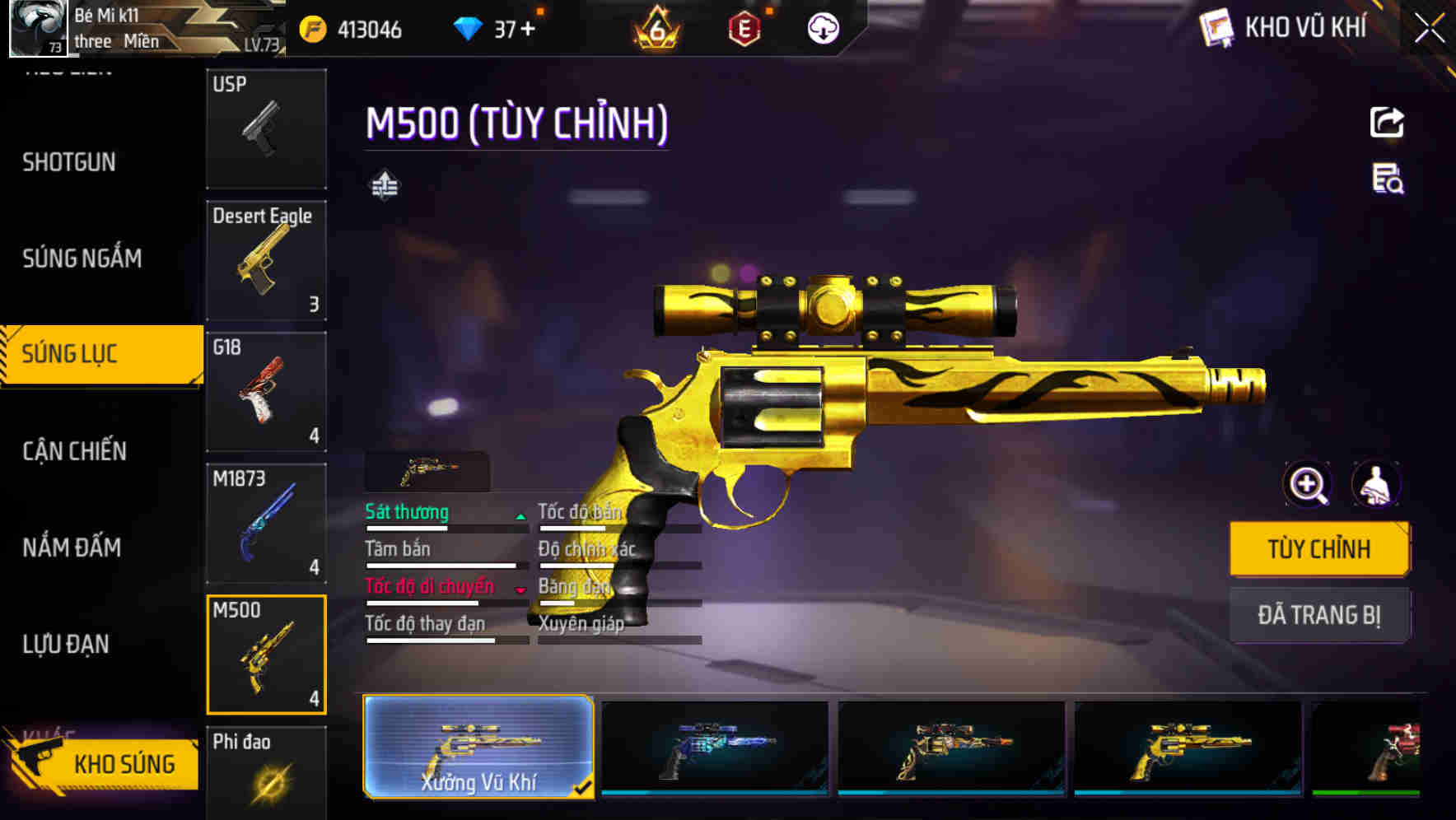Select the SÚNG NGẮM category tab
The width and height of the screenshot is (1456, 820).
pyautogui.click(x=81, y=258)
